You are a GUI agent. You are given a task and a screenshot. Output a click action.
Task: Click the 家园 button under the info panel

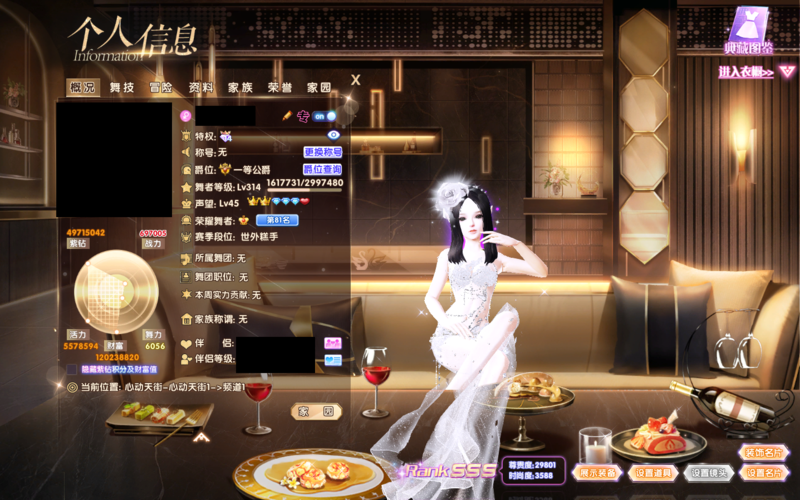click(x=317, y=411)
